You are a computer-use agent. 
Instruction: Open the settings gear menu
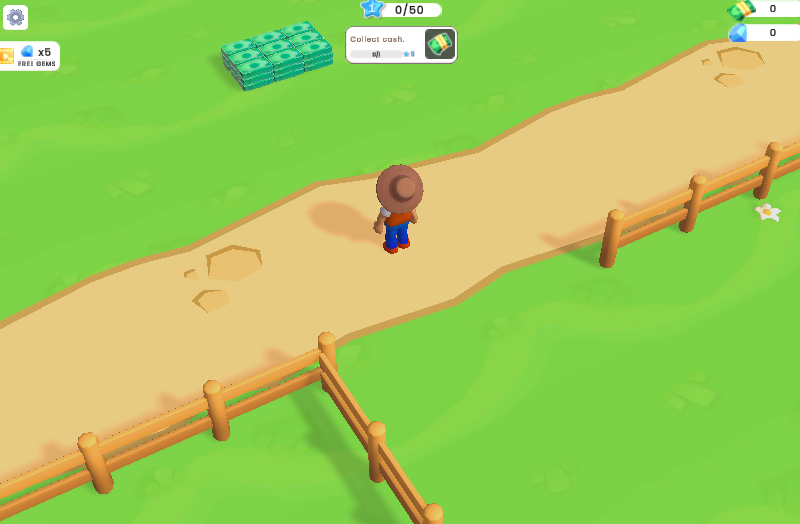pos(16,17)
